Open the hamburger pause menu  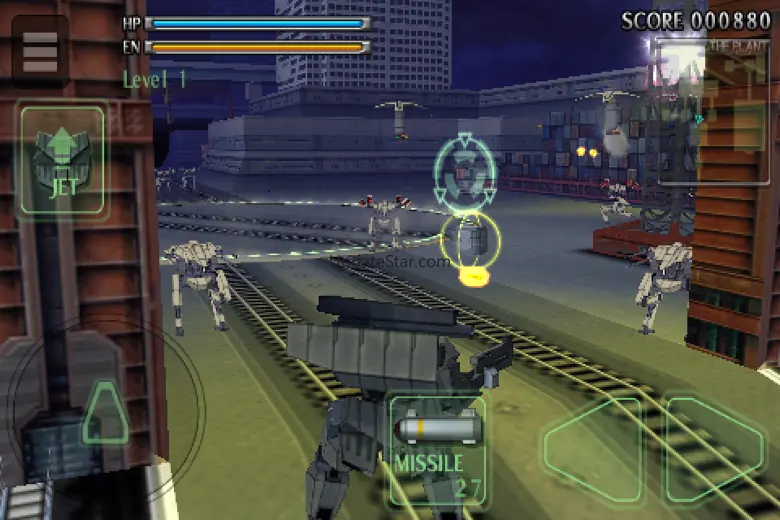(x=40, y=52)
